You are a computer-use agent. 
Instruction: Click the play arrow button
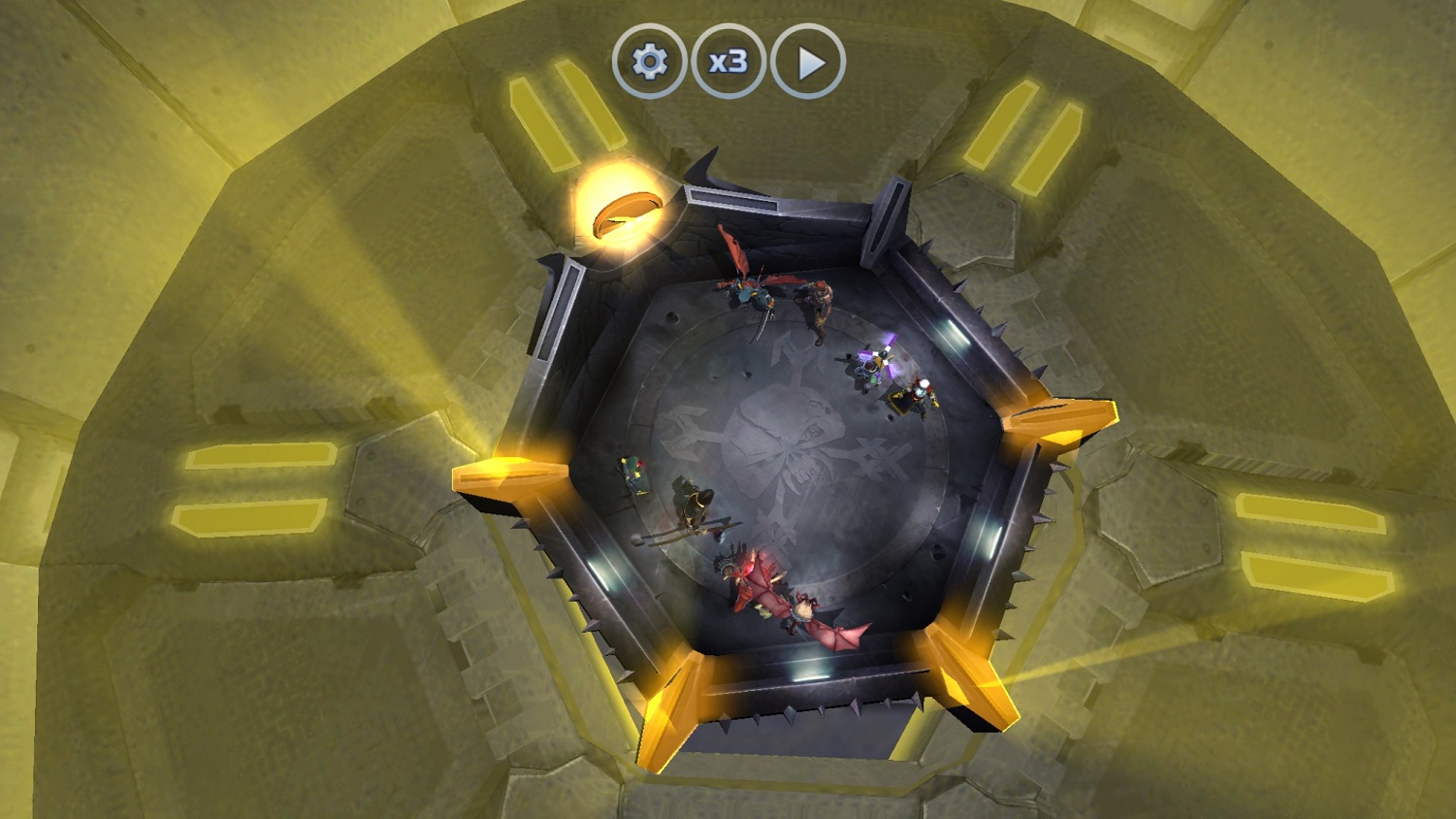[x=808, y=62]
